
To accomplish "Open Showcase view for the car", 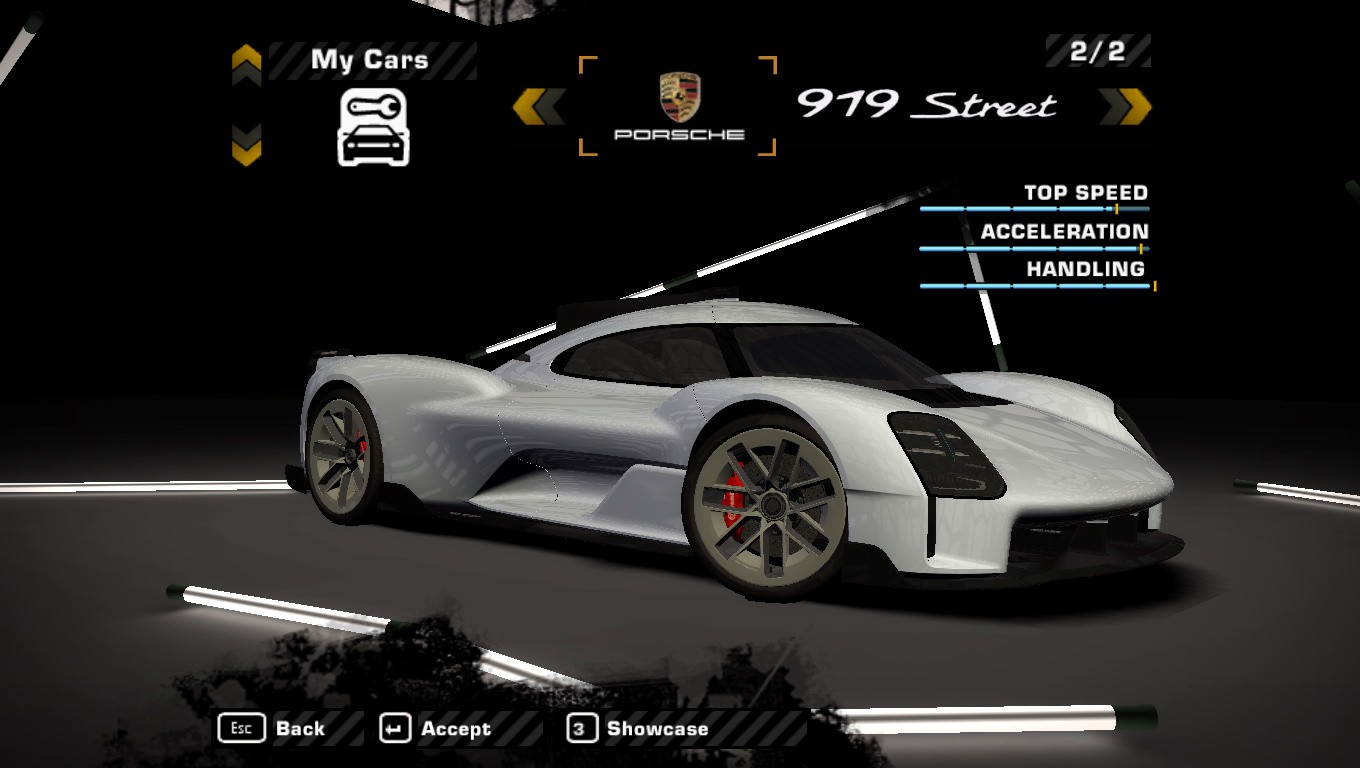I will 638,728.
